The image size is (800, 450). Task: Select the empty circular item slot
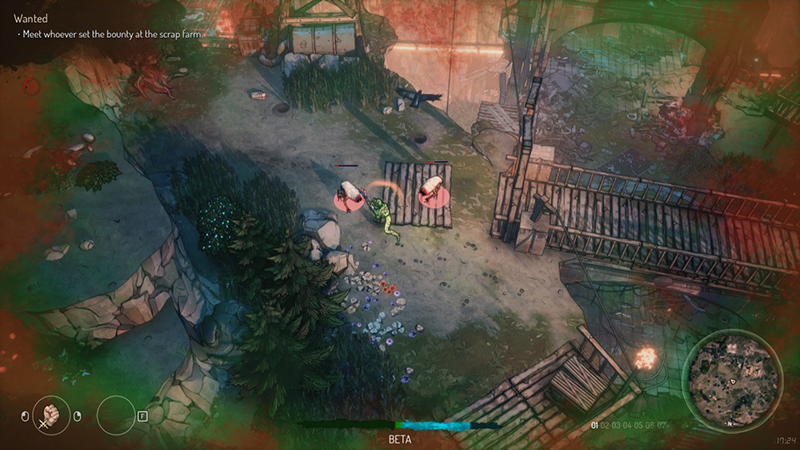pos(115,414)
